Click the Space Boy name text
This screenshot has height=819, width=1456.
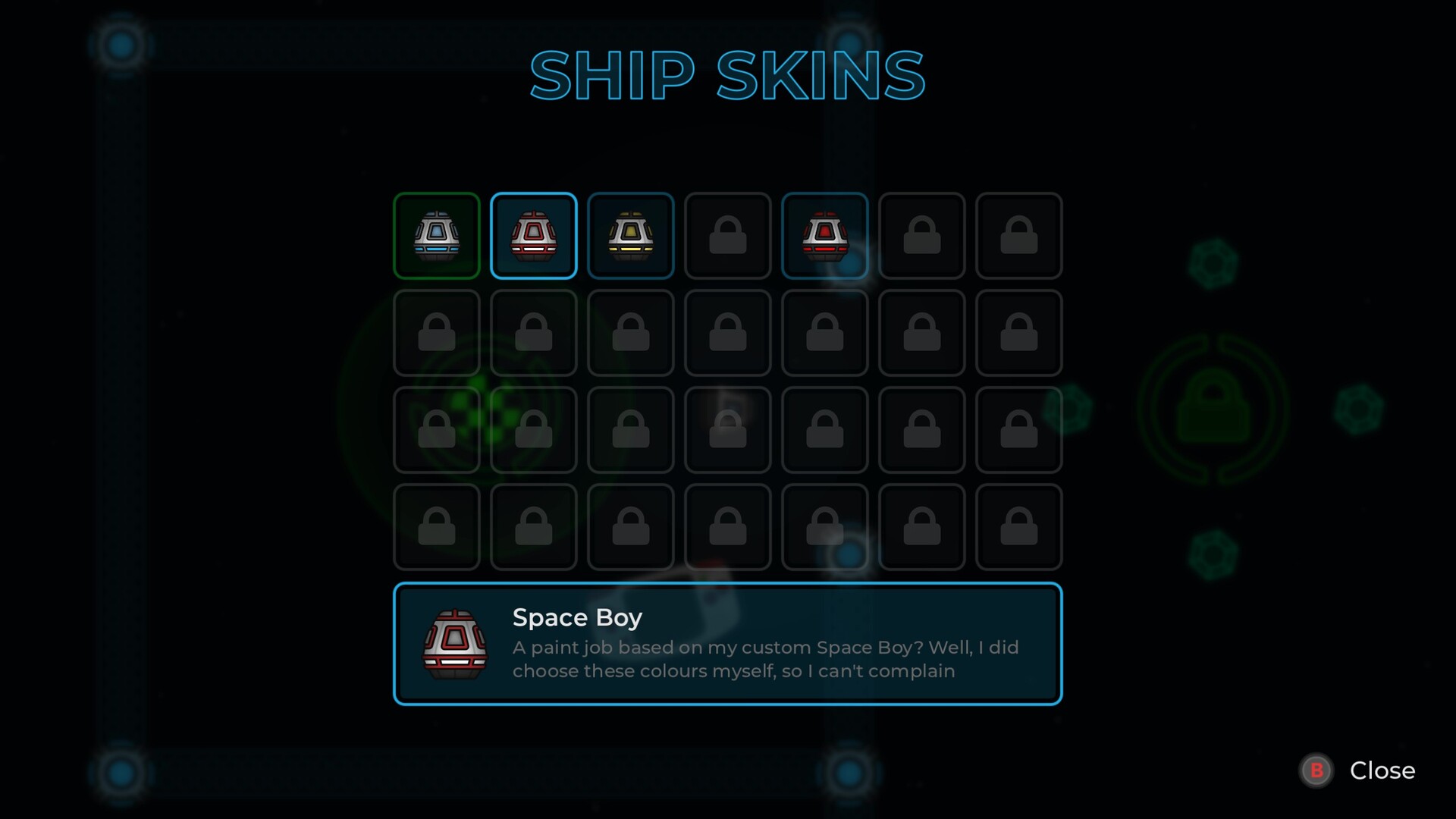click(x=577, y=617)
